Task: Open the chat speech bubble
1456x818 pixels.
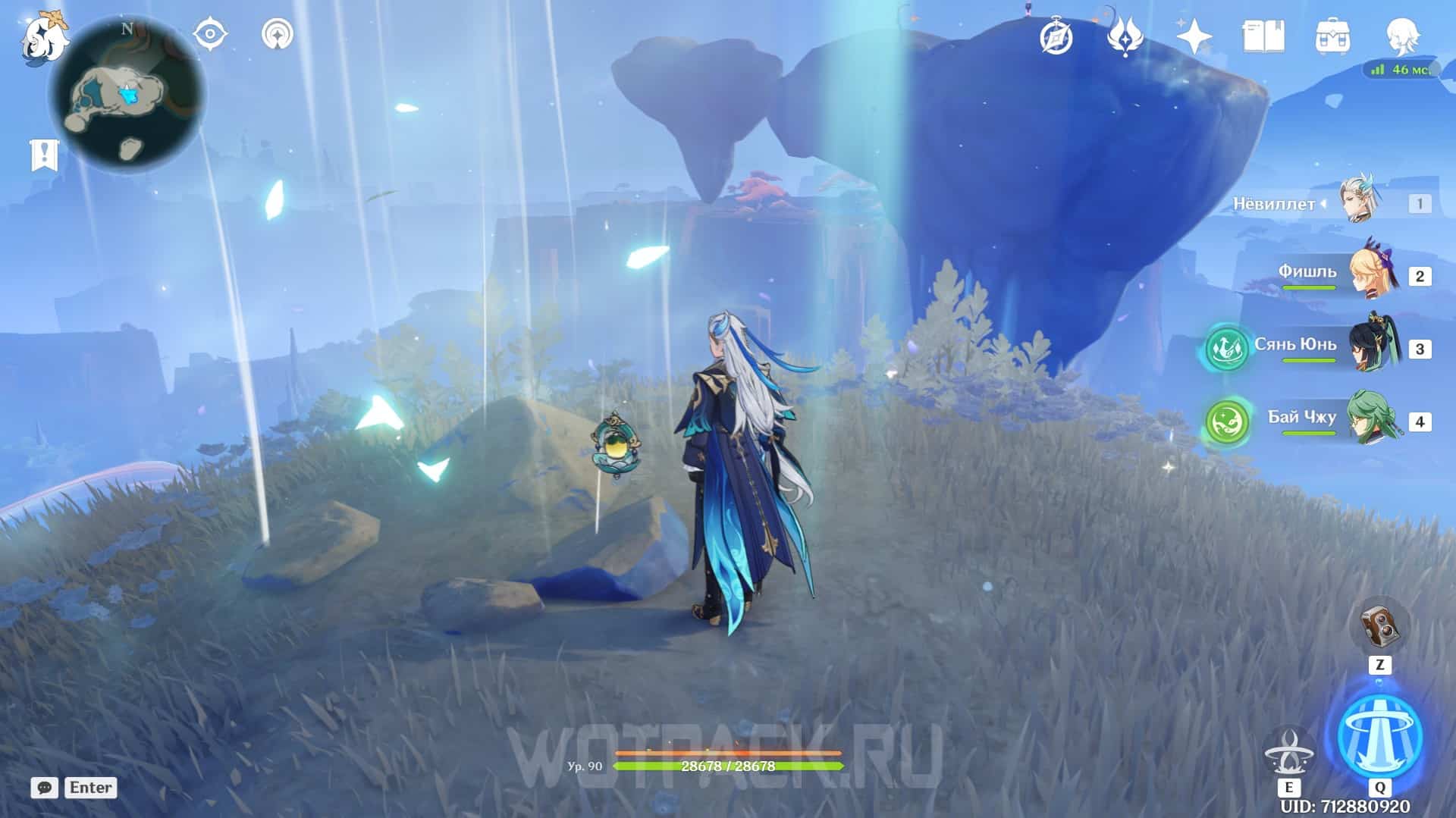Action: (45, 788)
